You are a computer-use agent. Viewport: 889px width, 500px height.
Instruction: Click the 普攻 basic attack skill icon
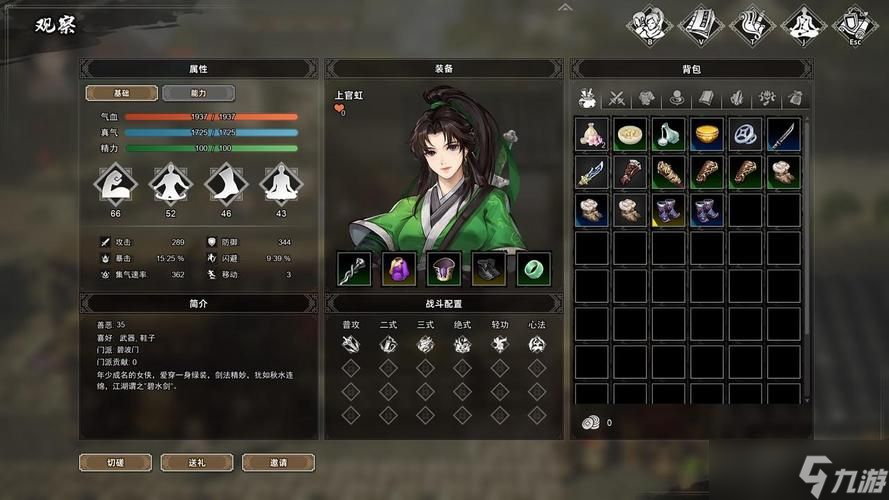350,345
